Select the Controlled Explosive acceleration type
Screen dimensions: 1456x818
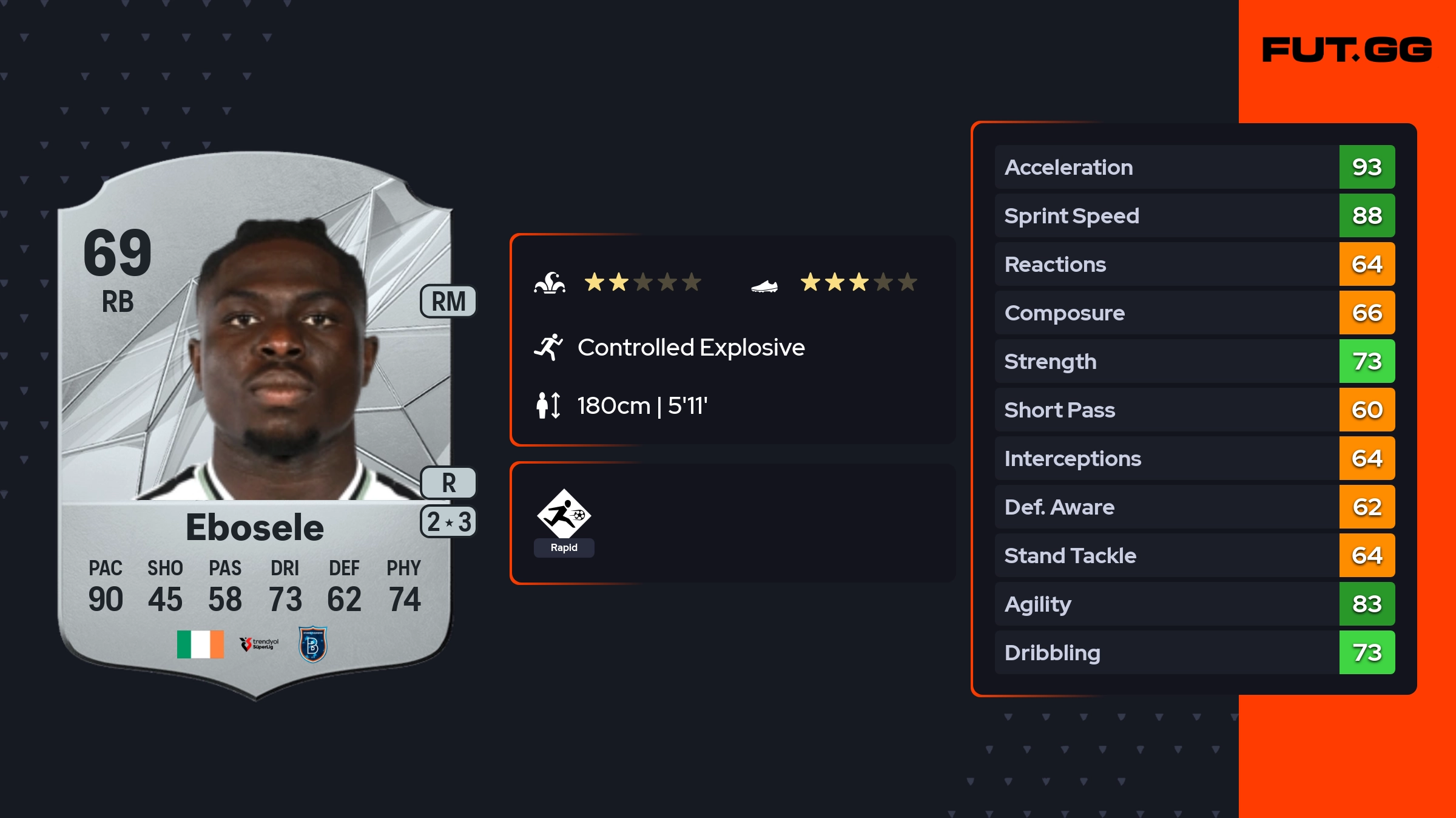pyautogui.click(x=690, y=347)
